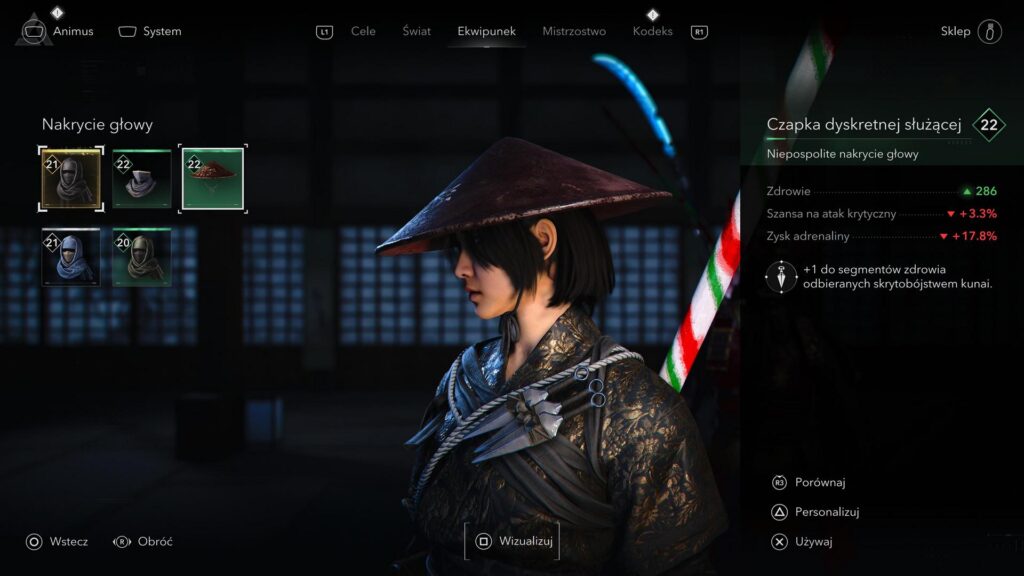The image size is (1024, 576).
Task: Open the Kodeks tab
Action: click(653, 31)
